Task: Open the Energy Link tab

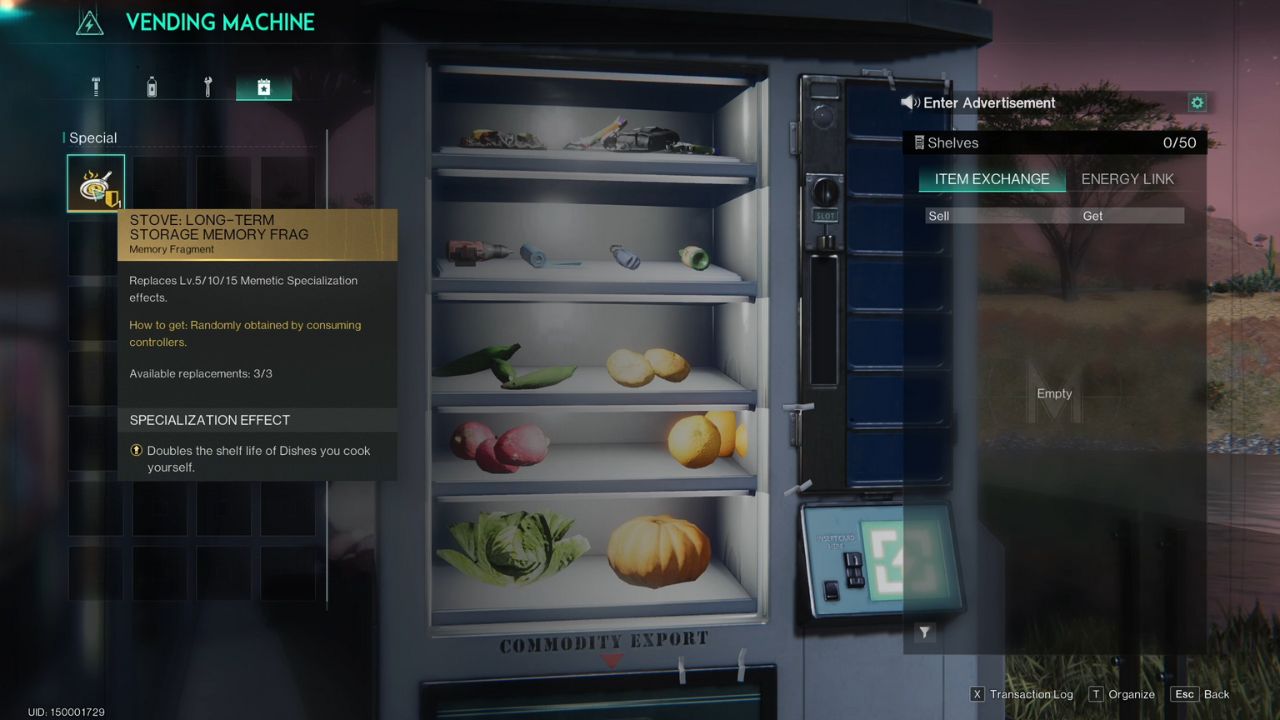Action: point(1127,180)
